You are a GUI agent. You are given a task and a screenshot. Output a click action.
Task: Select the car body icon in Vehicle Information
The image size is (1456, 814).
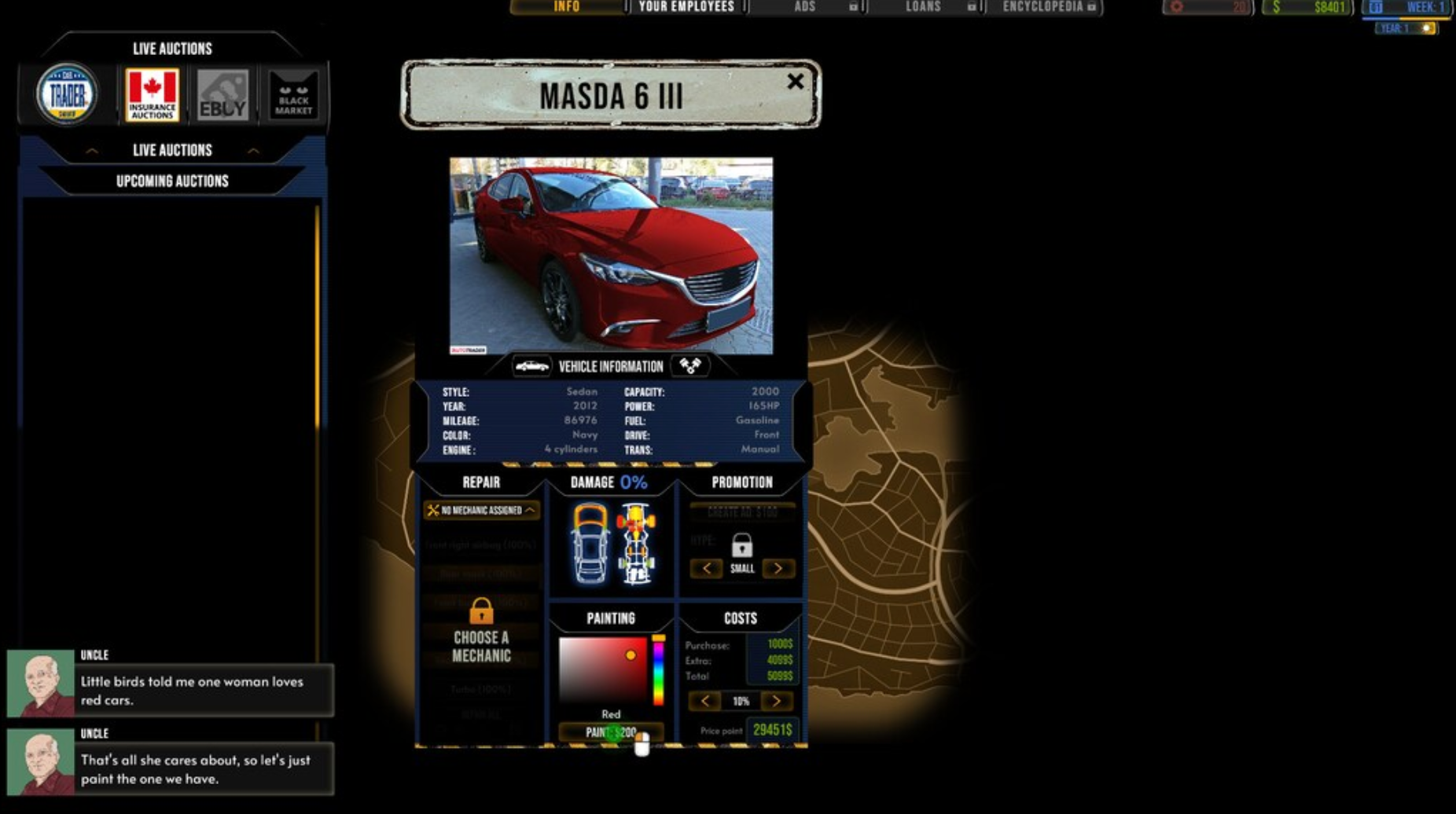(532, 365)
